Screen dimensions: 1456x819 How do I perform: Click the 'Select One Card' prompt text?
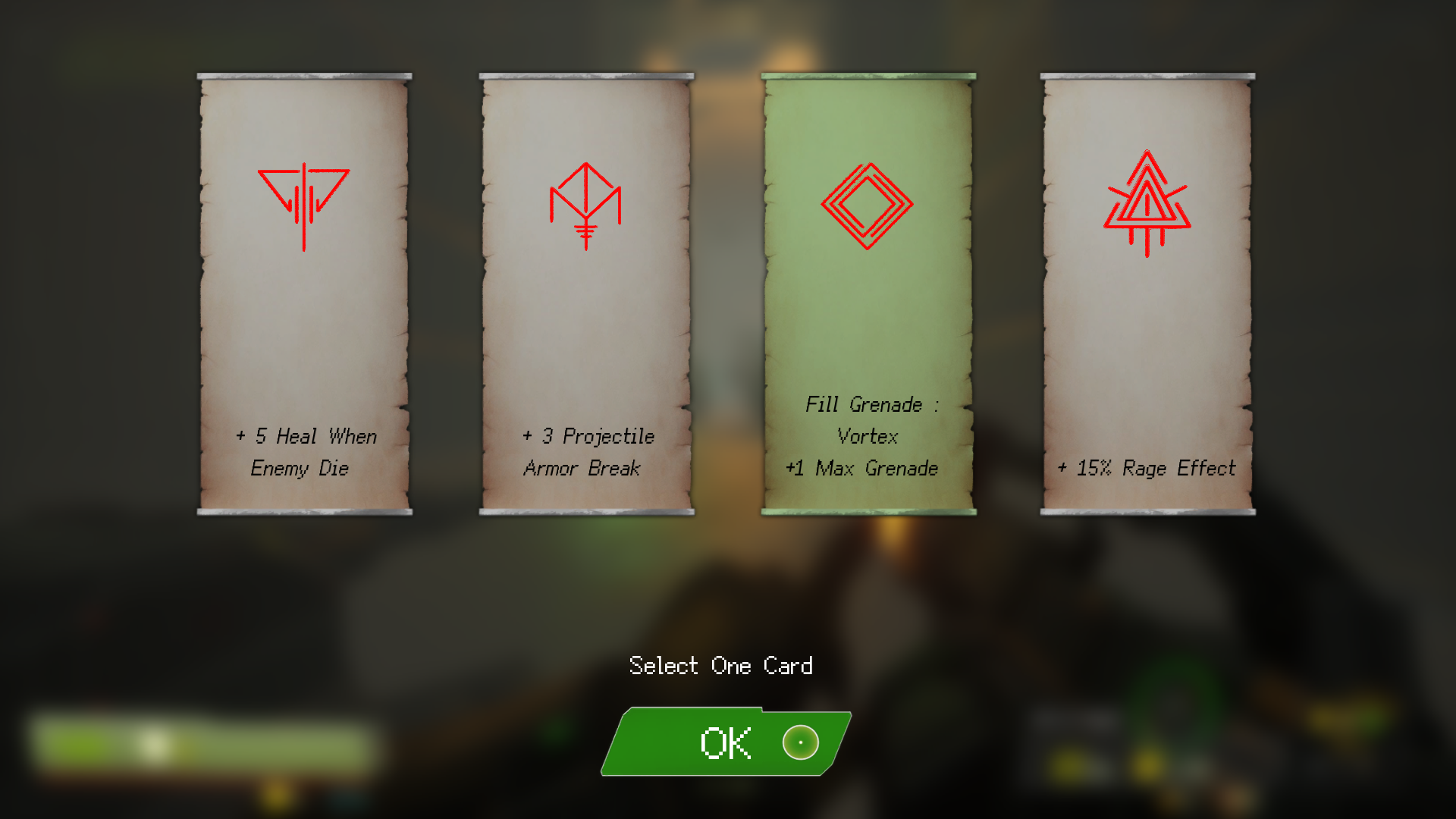pyautogui.click(x=721, y=666)
